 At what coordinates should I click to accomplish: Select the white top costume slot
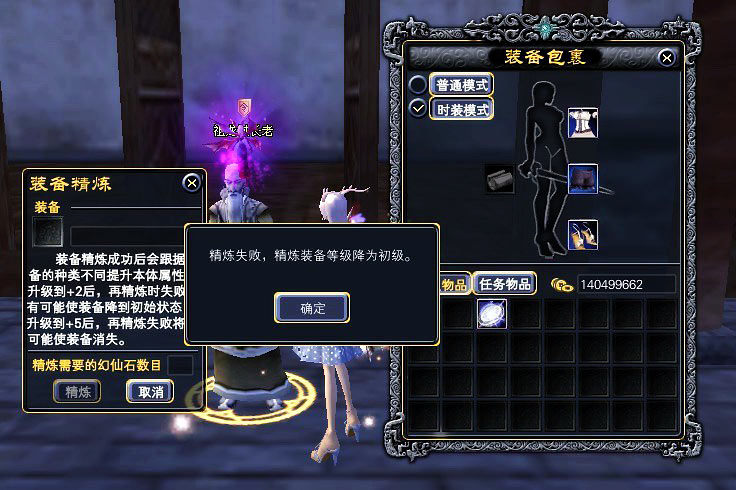click(582, 123)
